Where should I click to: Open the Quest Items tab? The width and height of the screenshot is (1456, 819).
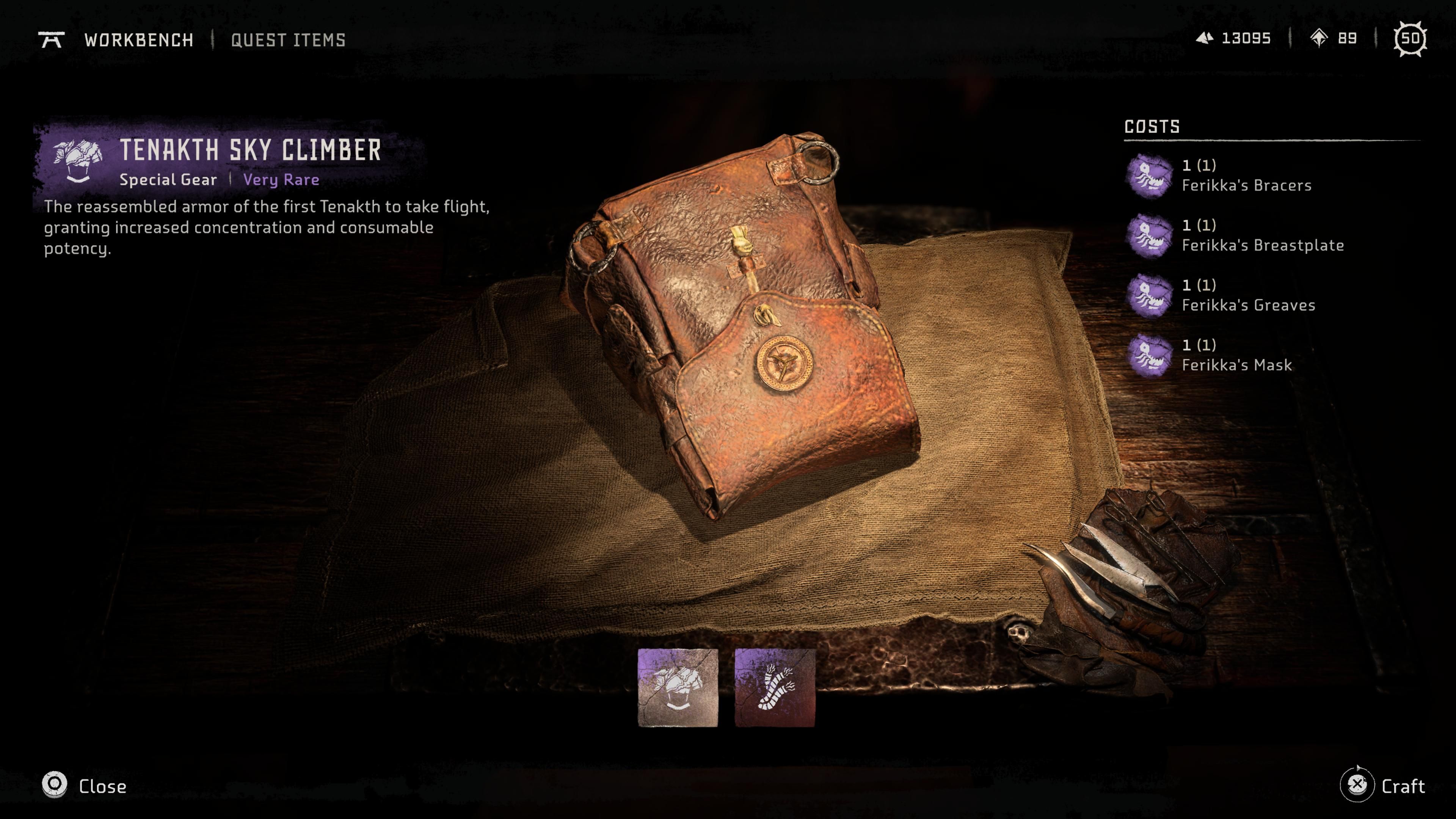click(288, 40)
